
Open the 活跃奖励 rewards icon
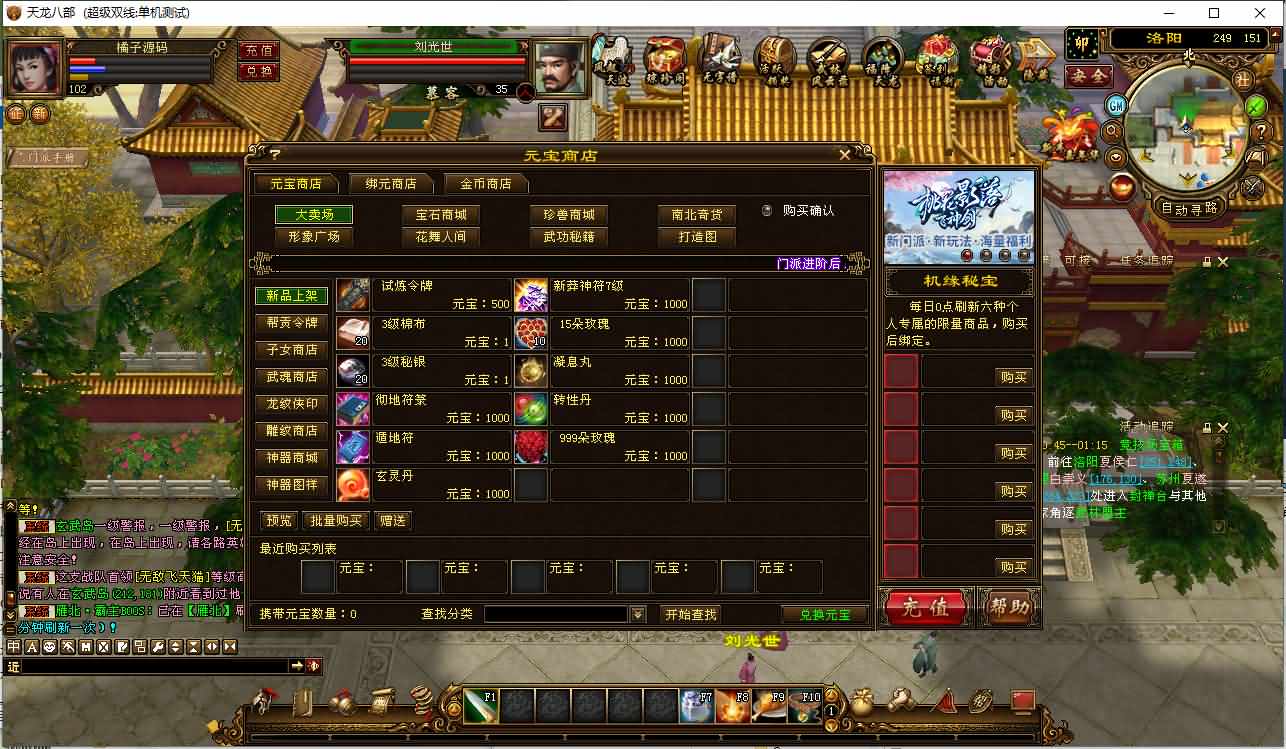coord(776,58)
